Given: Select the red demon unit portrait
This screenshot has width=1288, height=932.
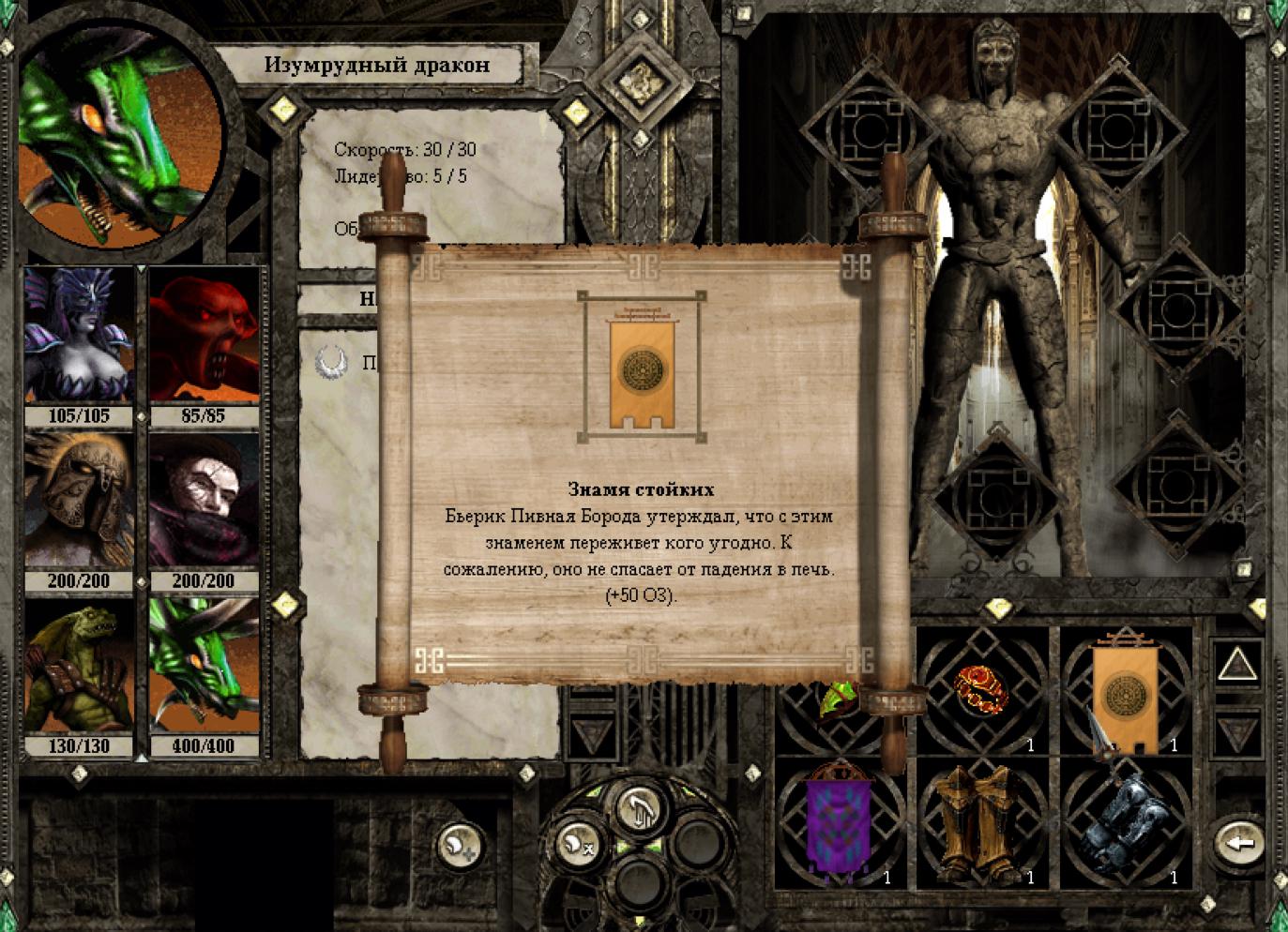Looking at the screenshot, I should point(204,336).
